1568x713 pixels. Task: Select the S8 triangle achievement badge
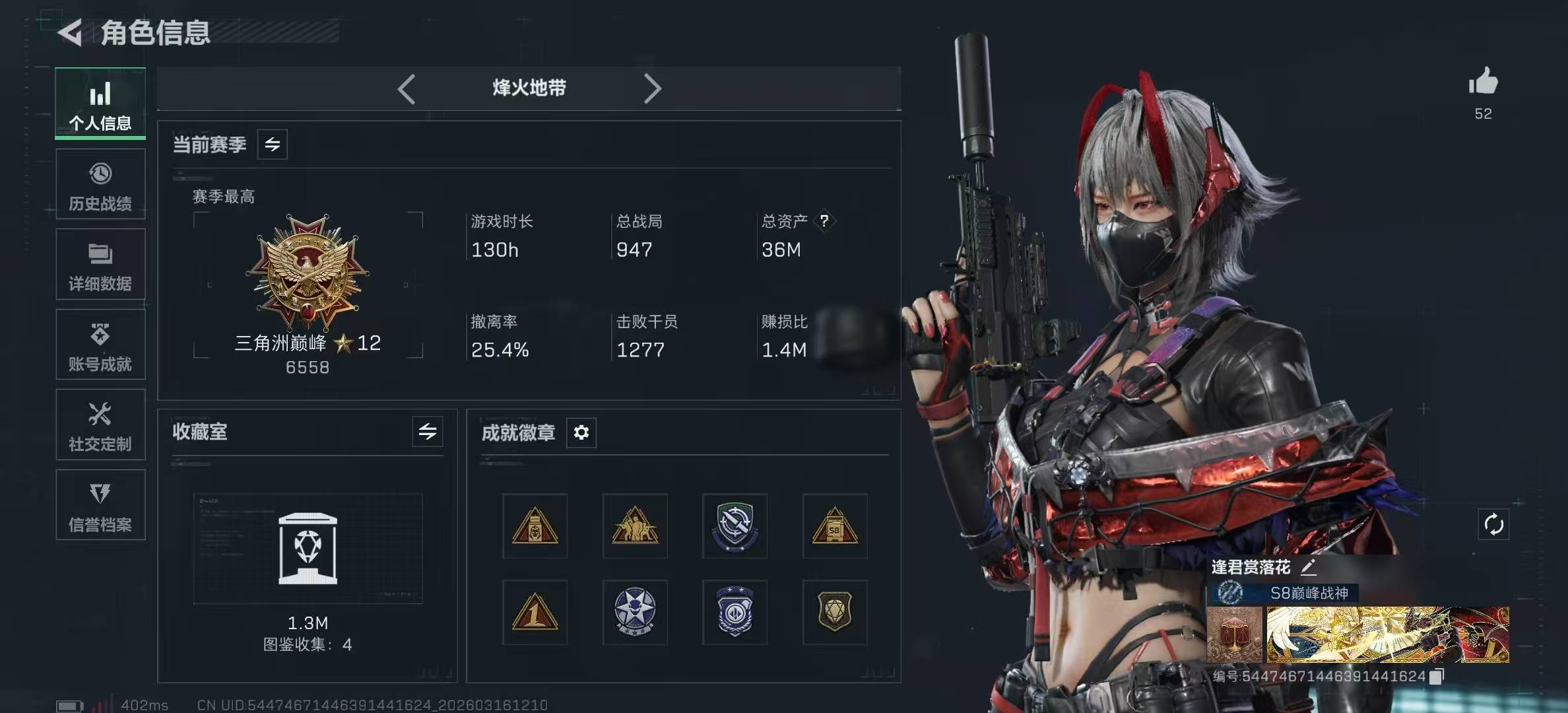pos(835,526)
